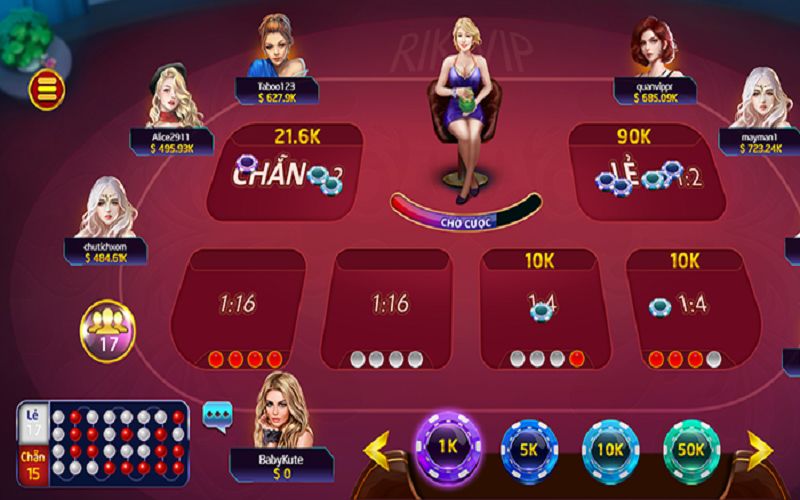Pick the light blue 10K chip

tap(610, 448)
